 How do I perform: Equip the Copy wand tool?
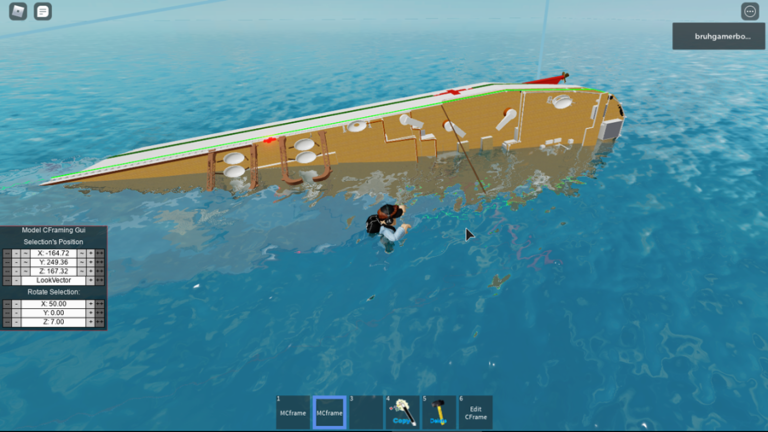click(x=402, y=412)
